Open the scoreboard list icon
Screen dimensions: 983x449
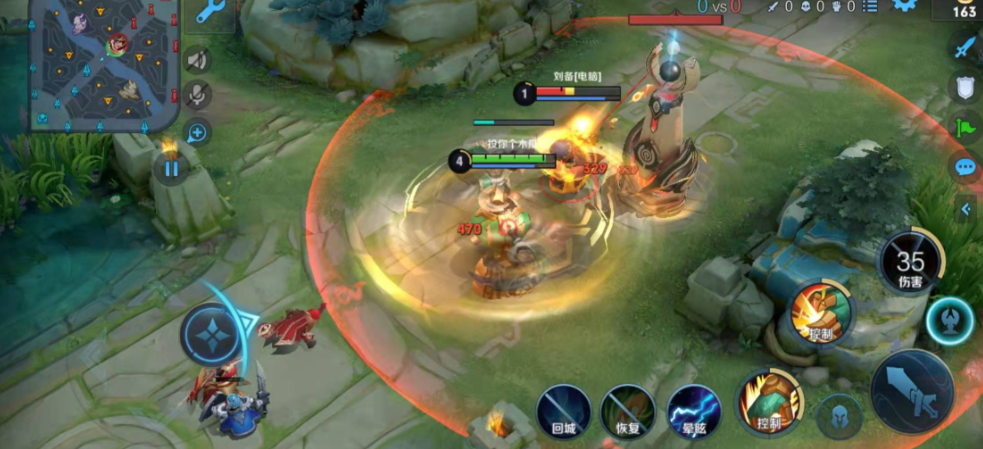point(869,7)
